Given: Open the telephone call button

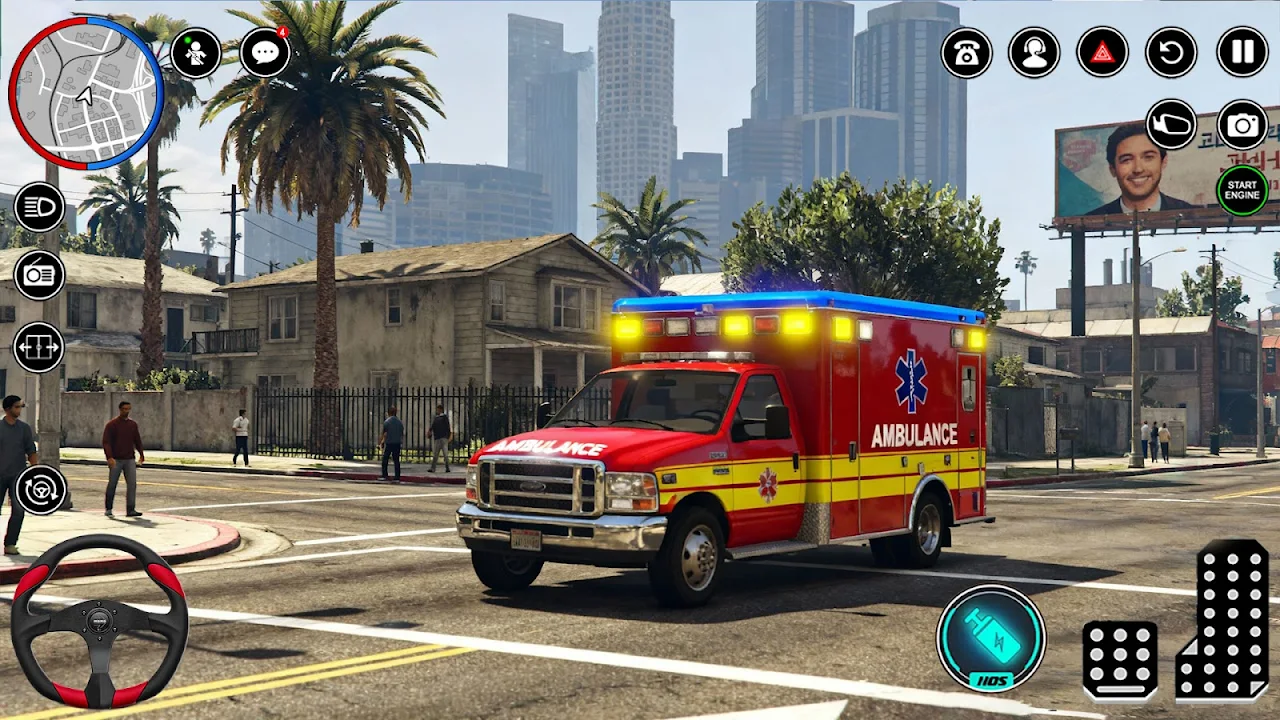Looking at the screenshot, I should pyautogui.click(x=967, y=53).
